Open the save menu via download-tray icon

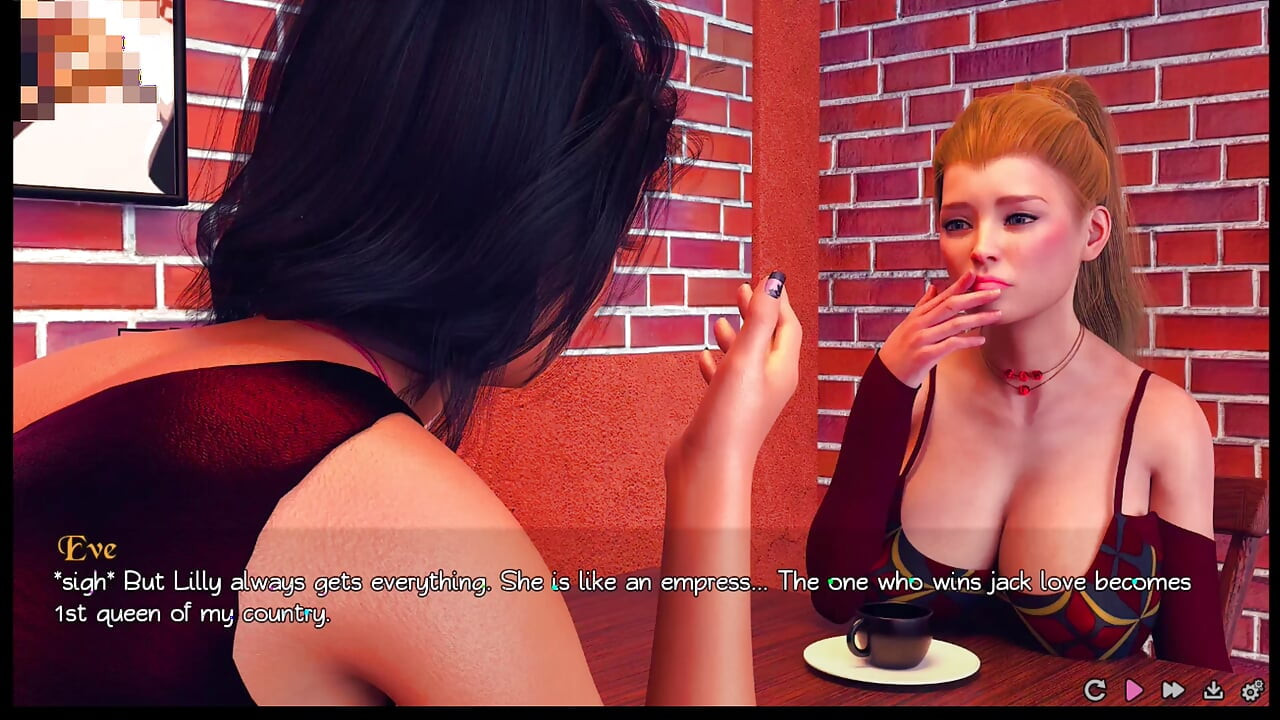point(1213,690)
